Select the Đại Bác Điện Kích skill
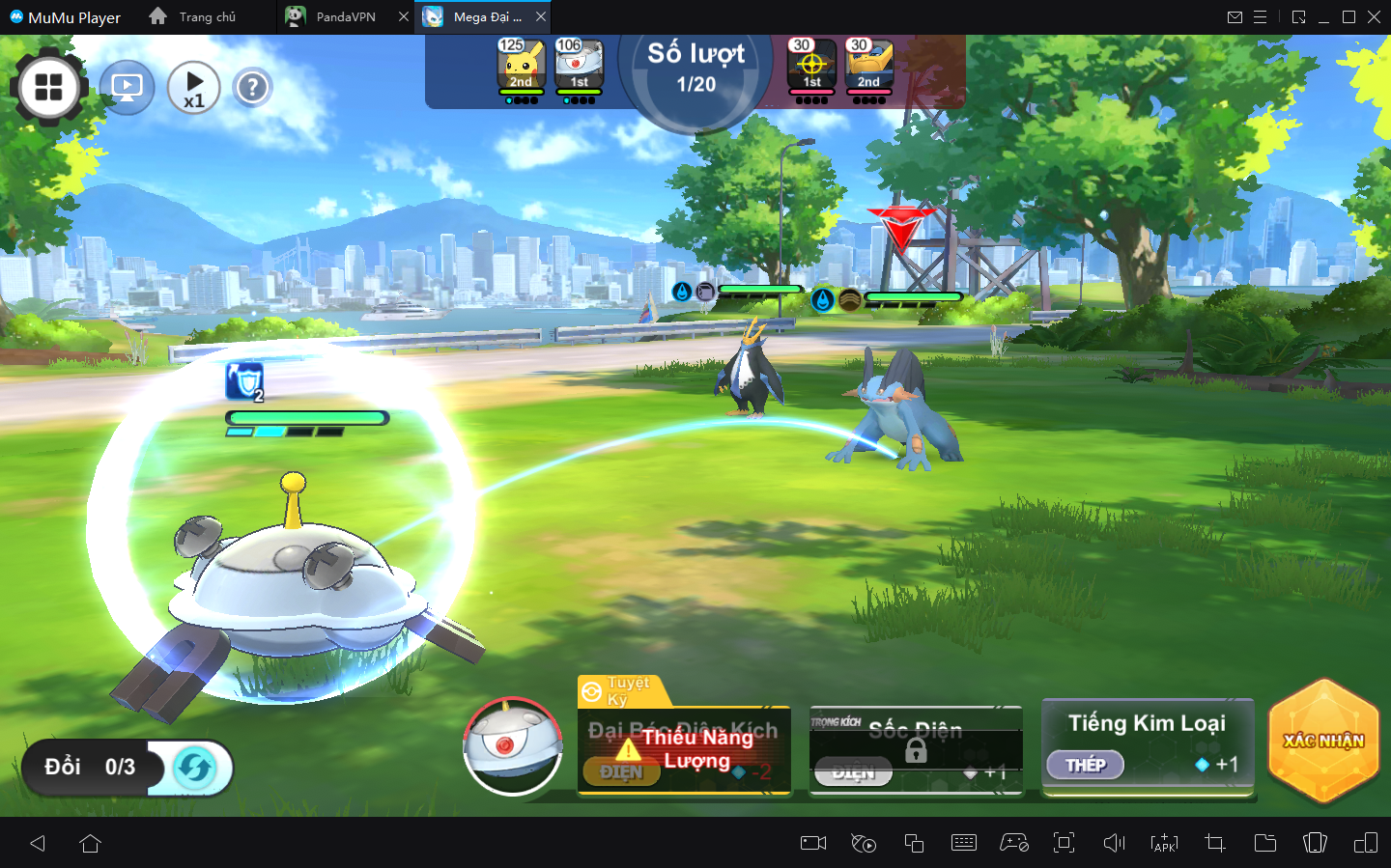 [x=684, y=750]
